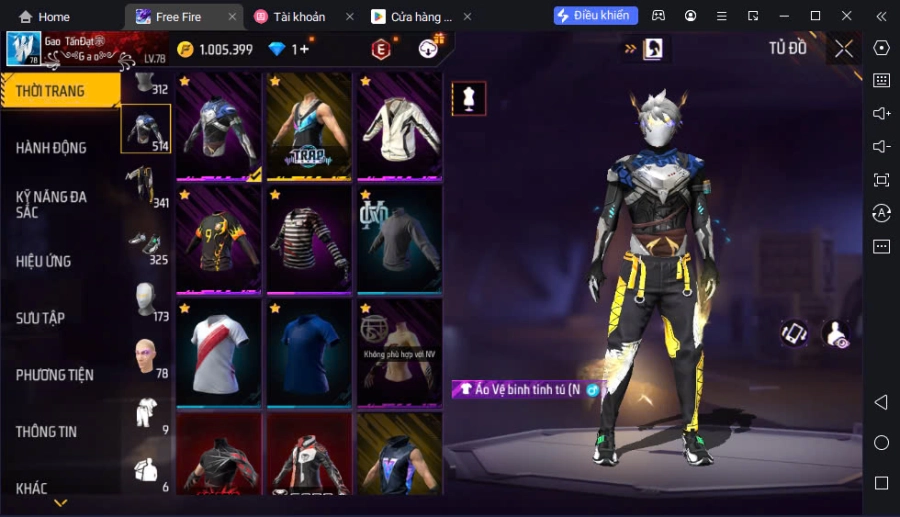Select the TRAP tank top outfit
The image size is (900, 517).
click(x=308, y=127)
